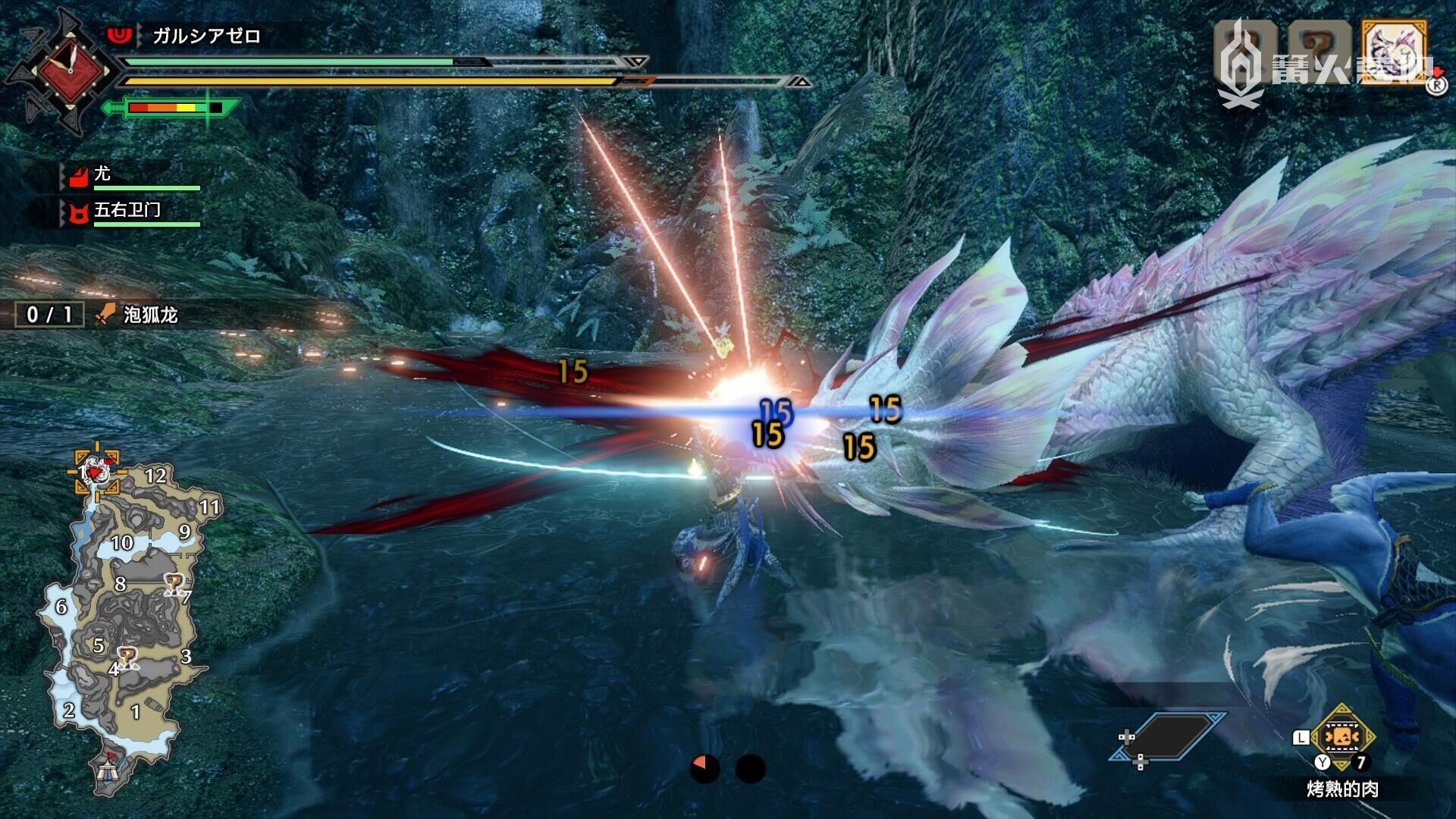Click area 7 unknown monster map marker
Image resolution: width=1456 pixels, height=819 pixels.
(174, 584)
